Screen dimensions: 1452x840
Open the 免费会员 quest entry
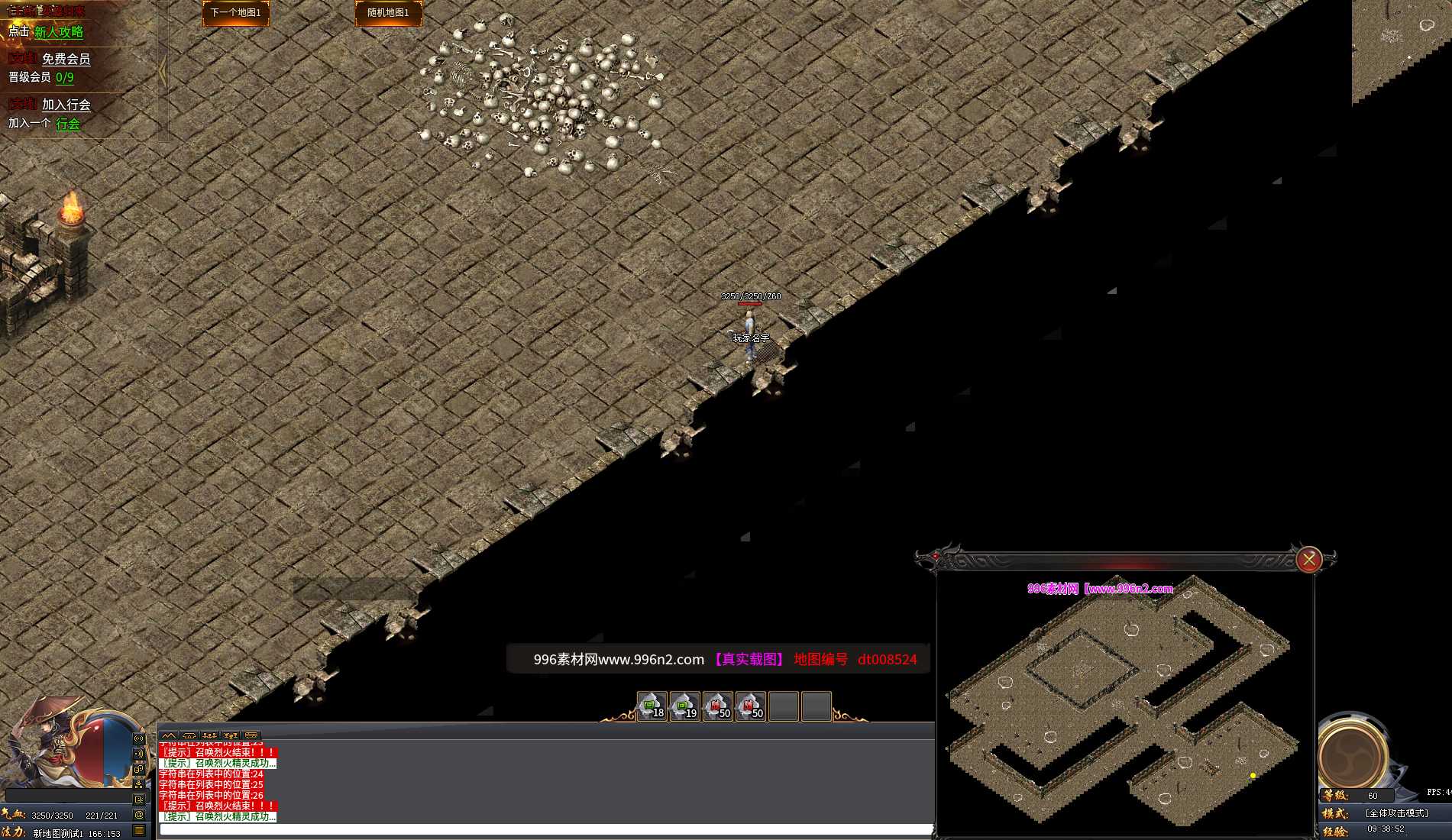tap(66, 59)
